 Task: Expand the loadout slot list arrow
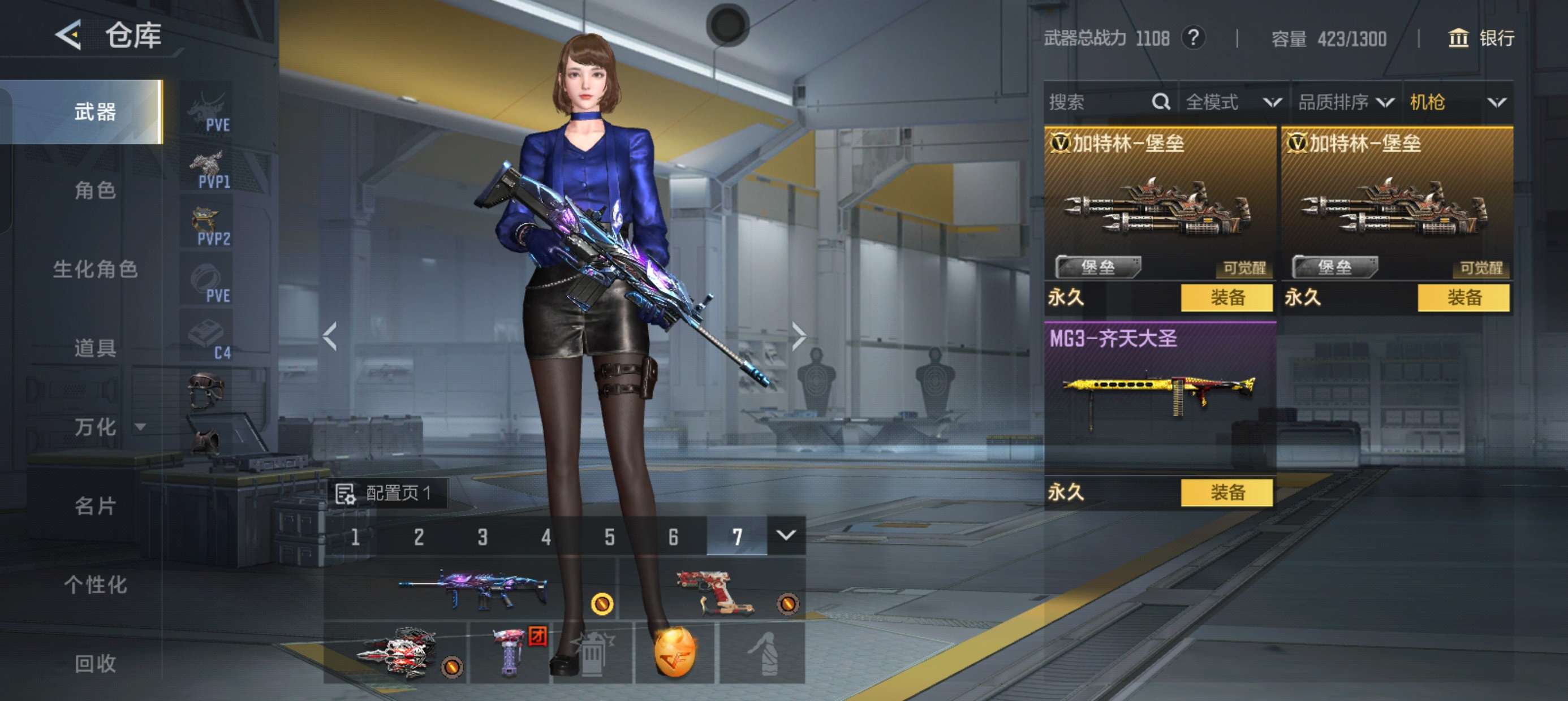click(786, 535)
